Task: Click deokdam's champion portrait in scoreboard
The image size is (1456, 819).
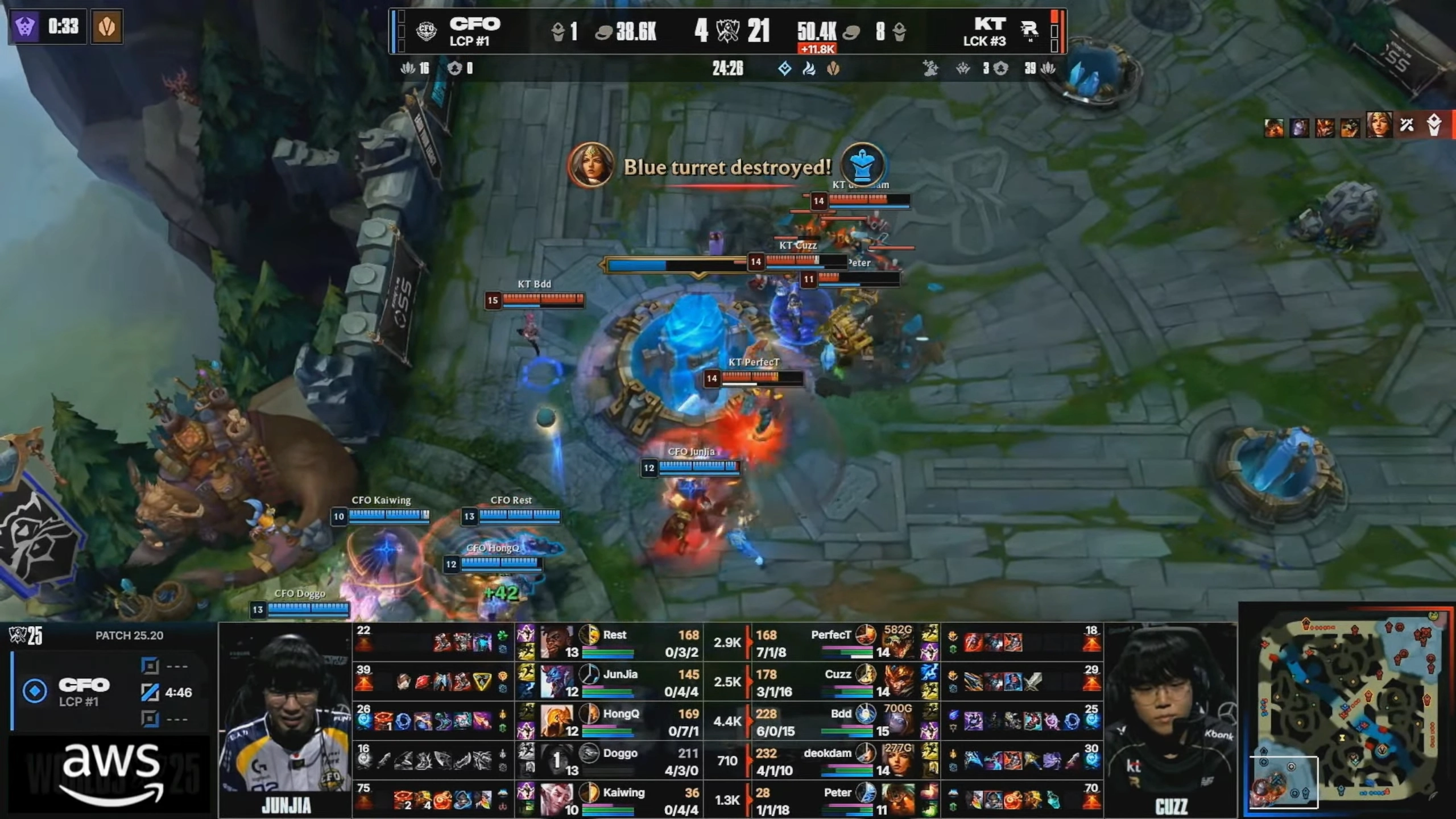Action: 900,760
